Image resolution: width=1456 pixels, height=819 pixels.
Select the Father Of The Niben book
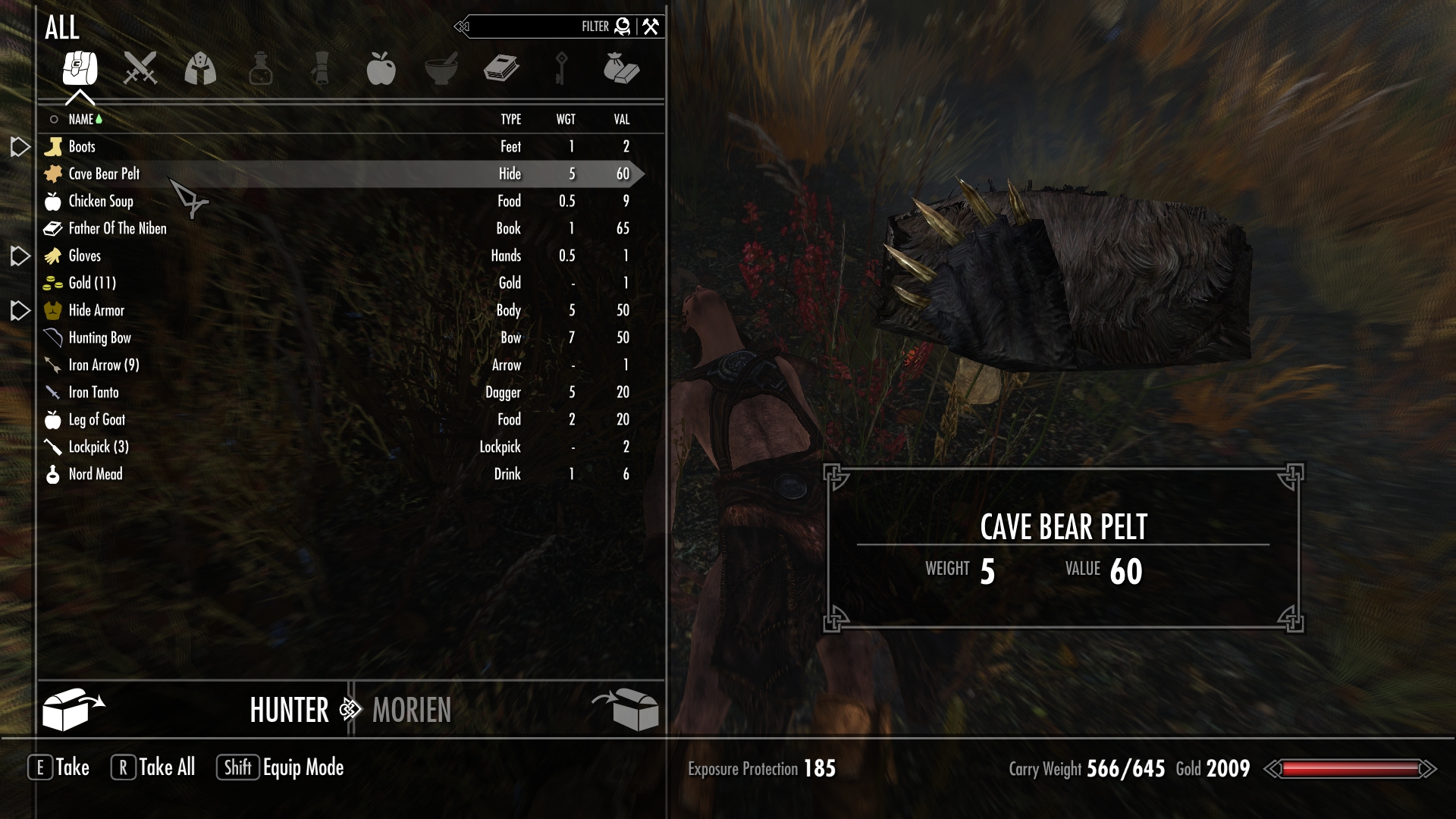118,228
